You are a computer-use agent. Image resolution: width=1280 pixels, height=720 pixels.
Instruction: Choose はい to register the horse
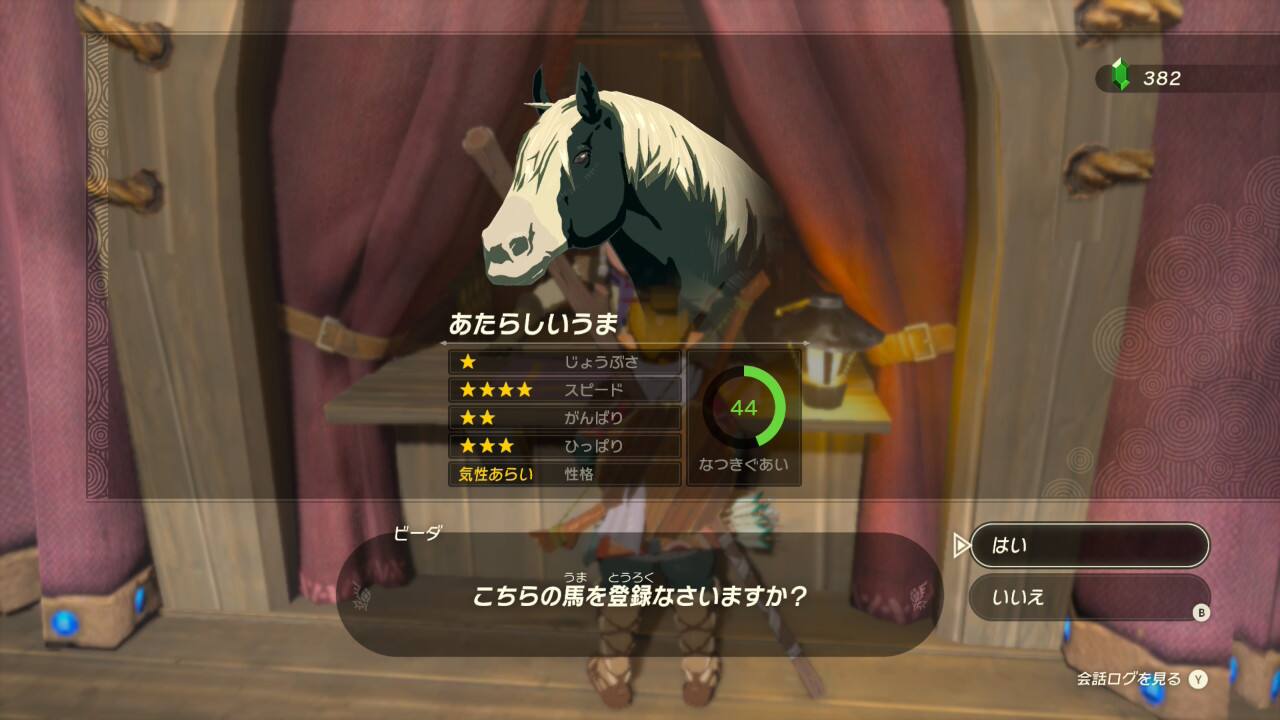[1088, 545]
